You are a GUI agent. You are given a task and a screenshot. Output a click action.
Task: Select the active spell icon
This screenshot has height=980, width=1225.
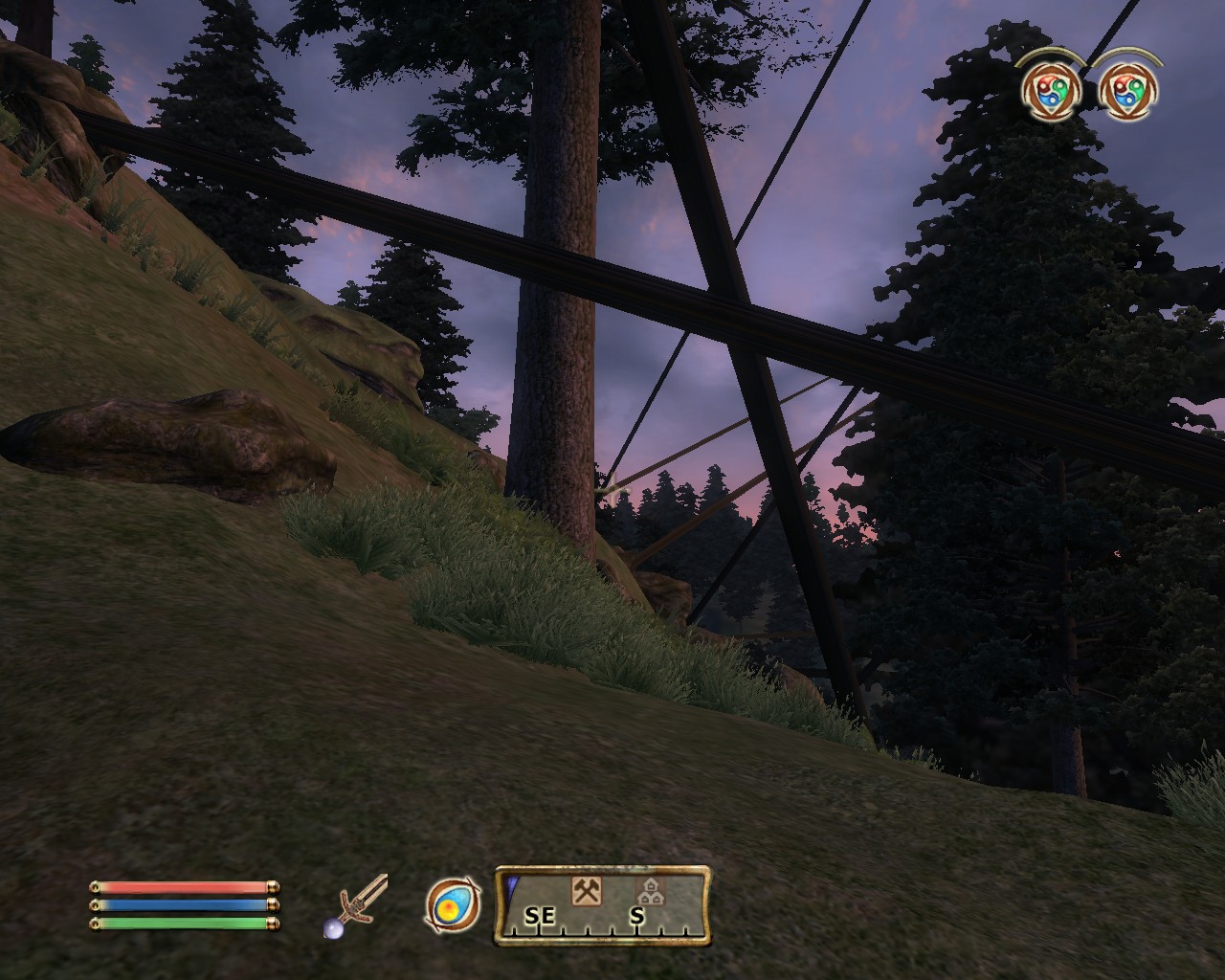(453, 905)
